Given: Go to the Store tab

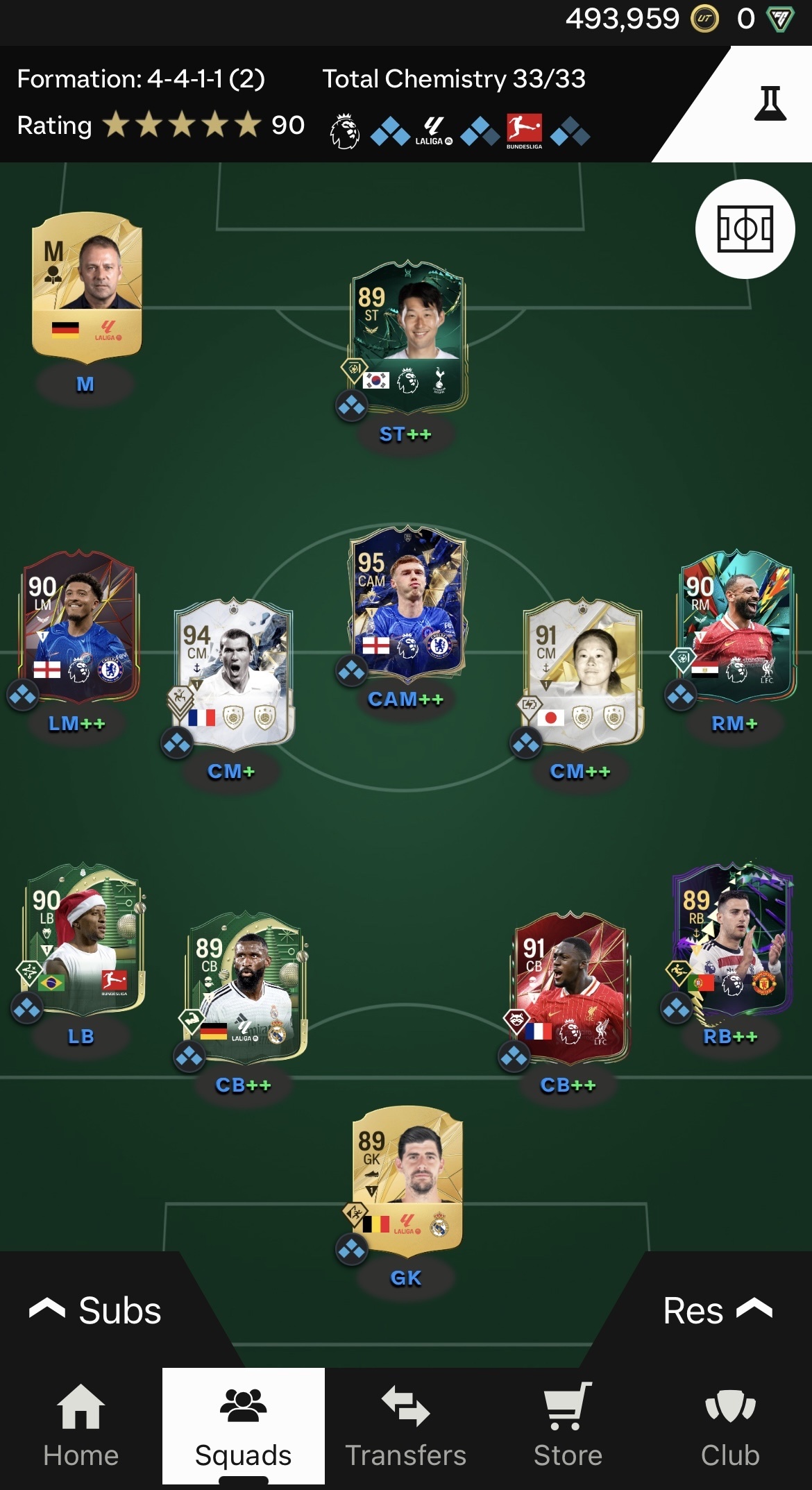Looking at the screenshot, I should pyautogui.click(x=568, y=1425).
